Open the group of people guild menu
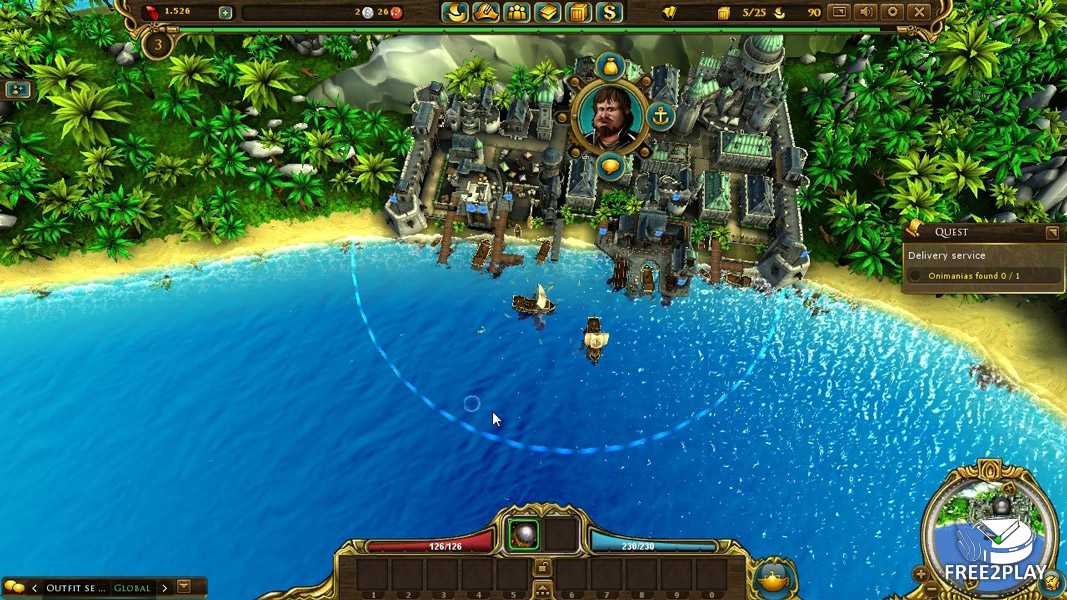Image resolution: width=1067 pixels, height=600 pixels. (517, 13)
